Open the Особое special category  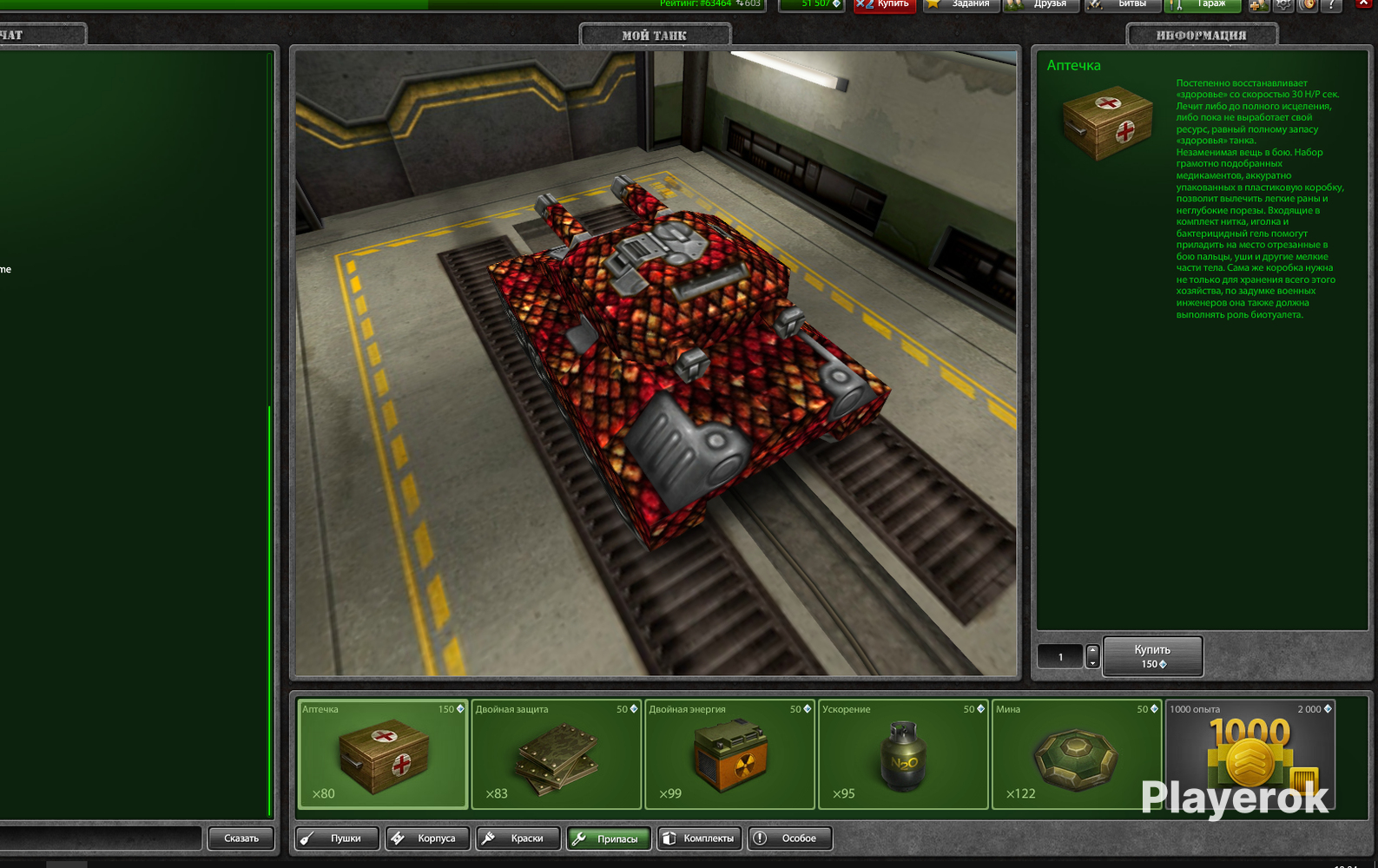point(789,838)
